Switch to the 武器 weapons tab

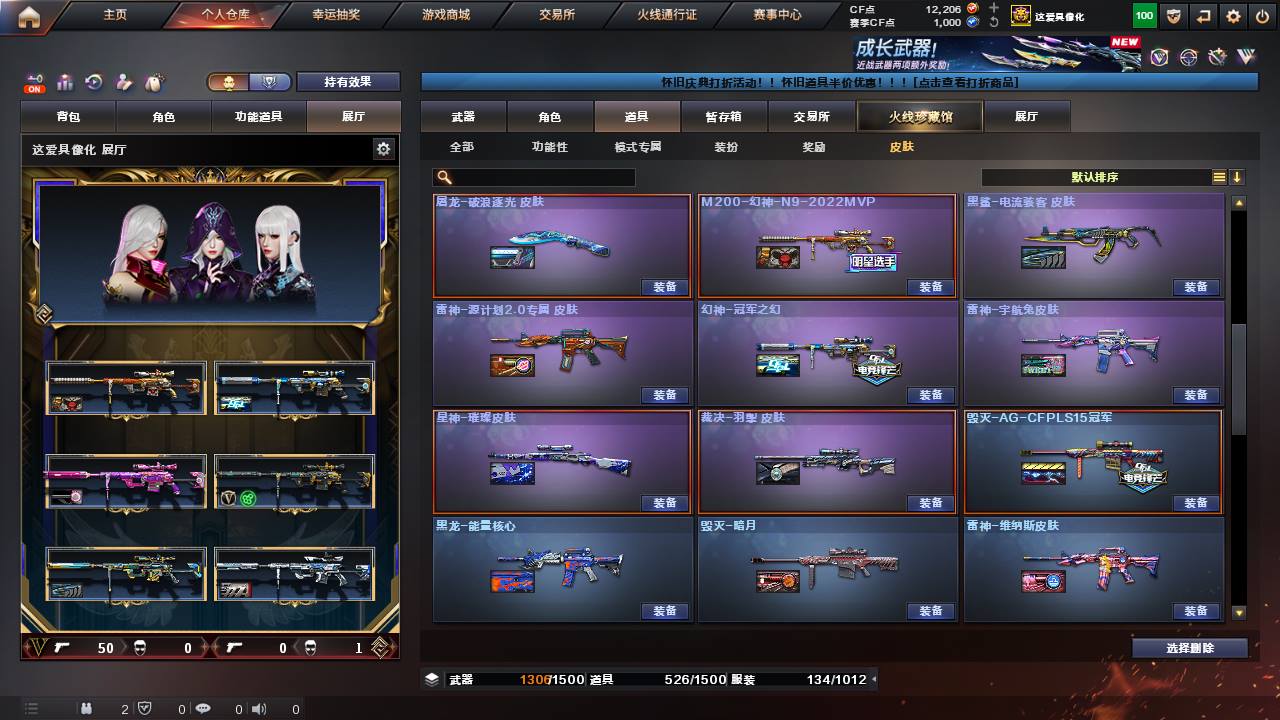(463, 117)
